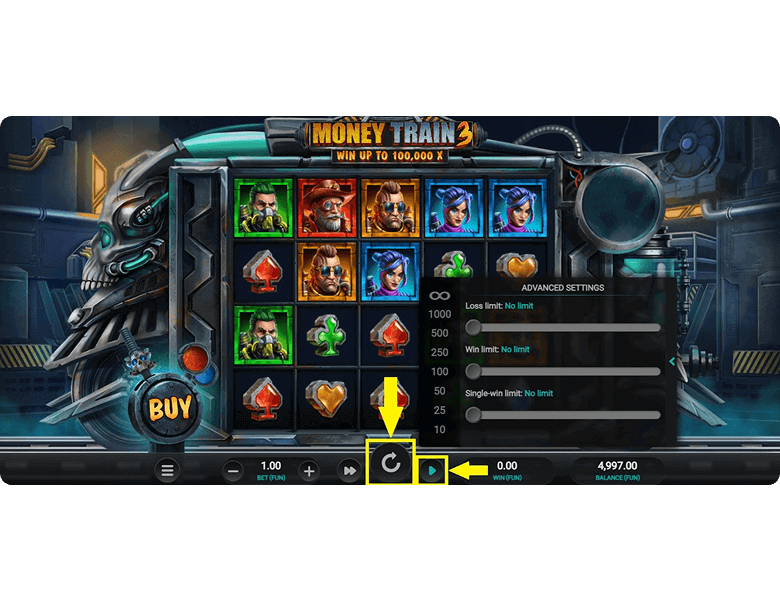Increase the bet with the plus button
The width and height of the screenshot is (780, 600).
[x=309, y=471]
